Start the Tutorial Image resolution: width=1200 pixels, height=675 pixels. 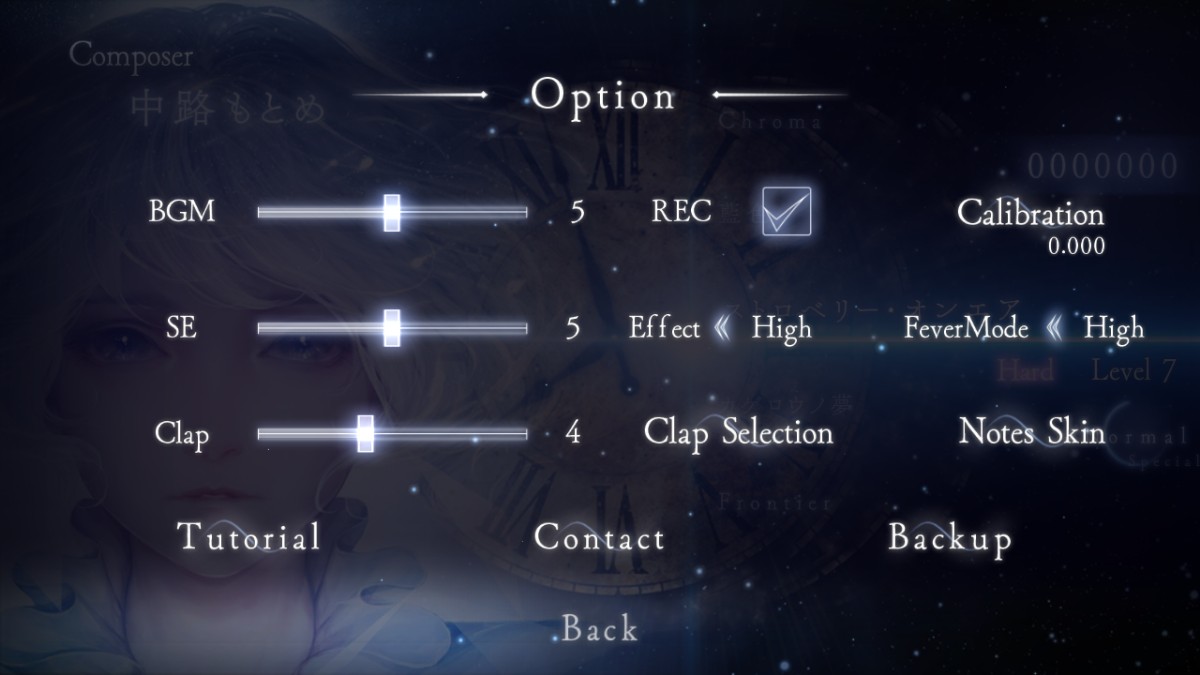[249, 537]
